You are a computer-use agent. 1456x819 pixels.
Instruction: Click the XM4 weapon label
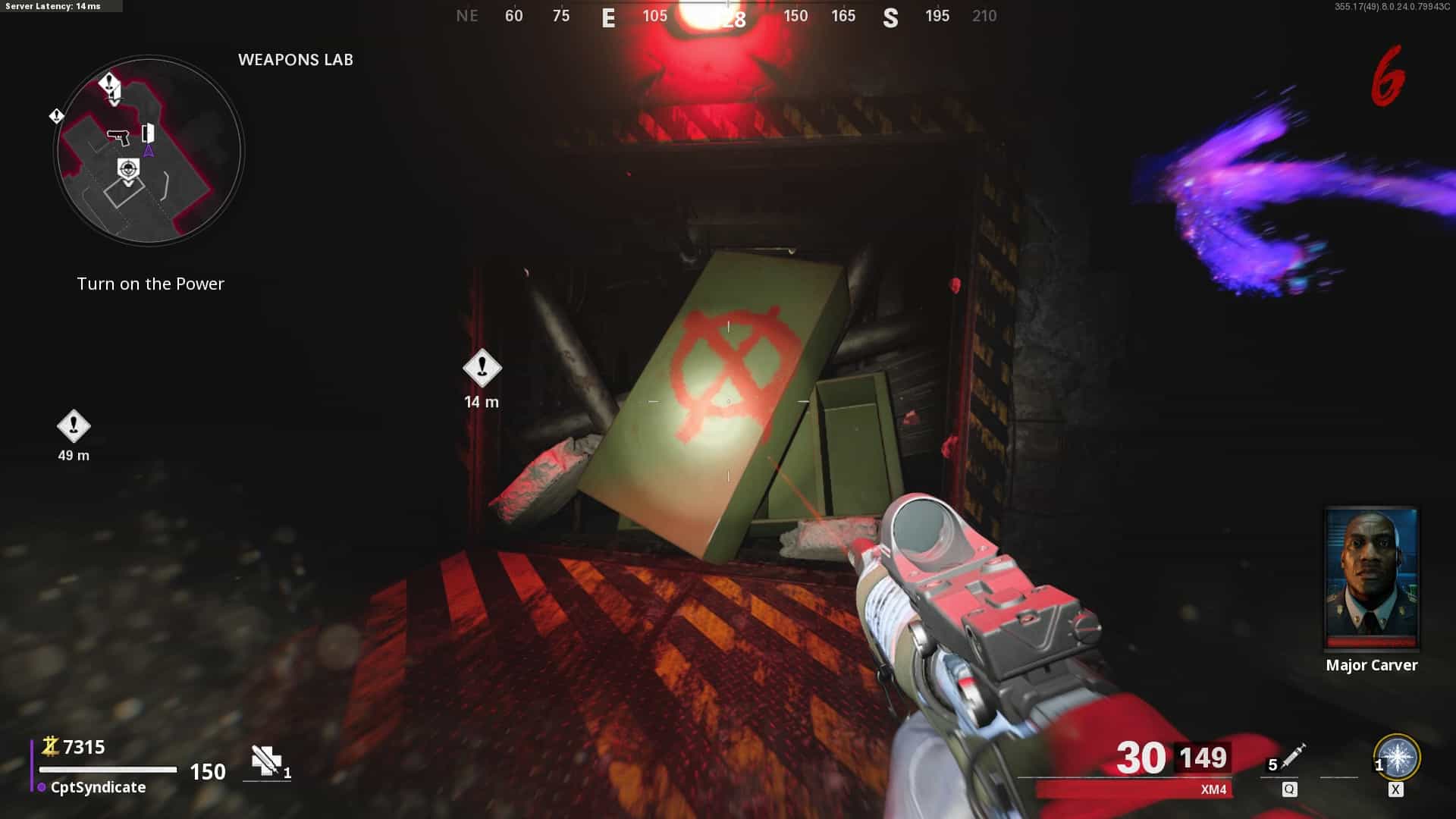1213,789
